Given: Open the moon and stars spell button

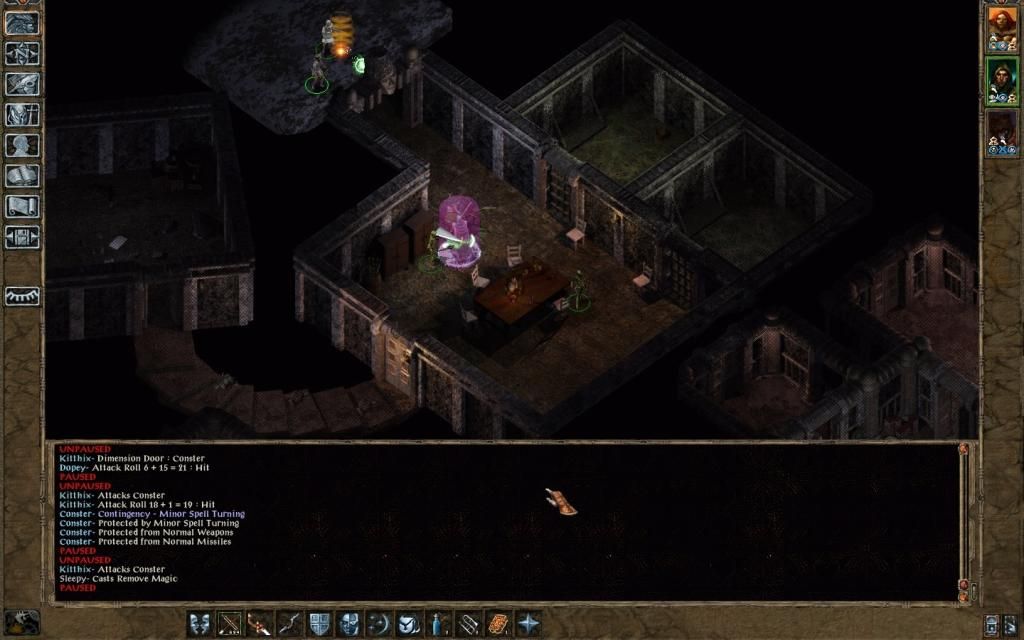Looking at the screenshot, I should pyautogui.click(x=379, y=624).
